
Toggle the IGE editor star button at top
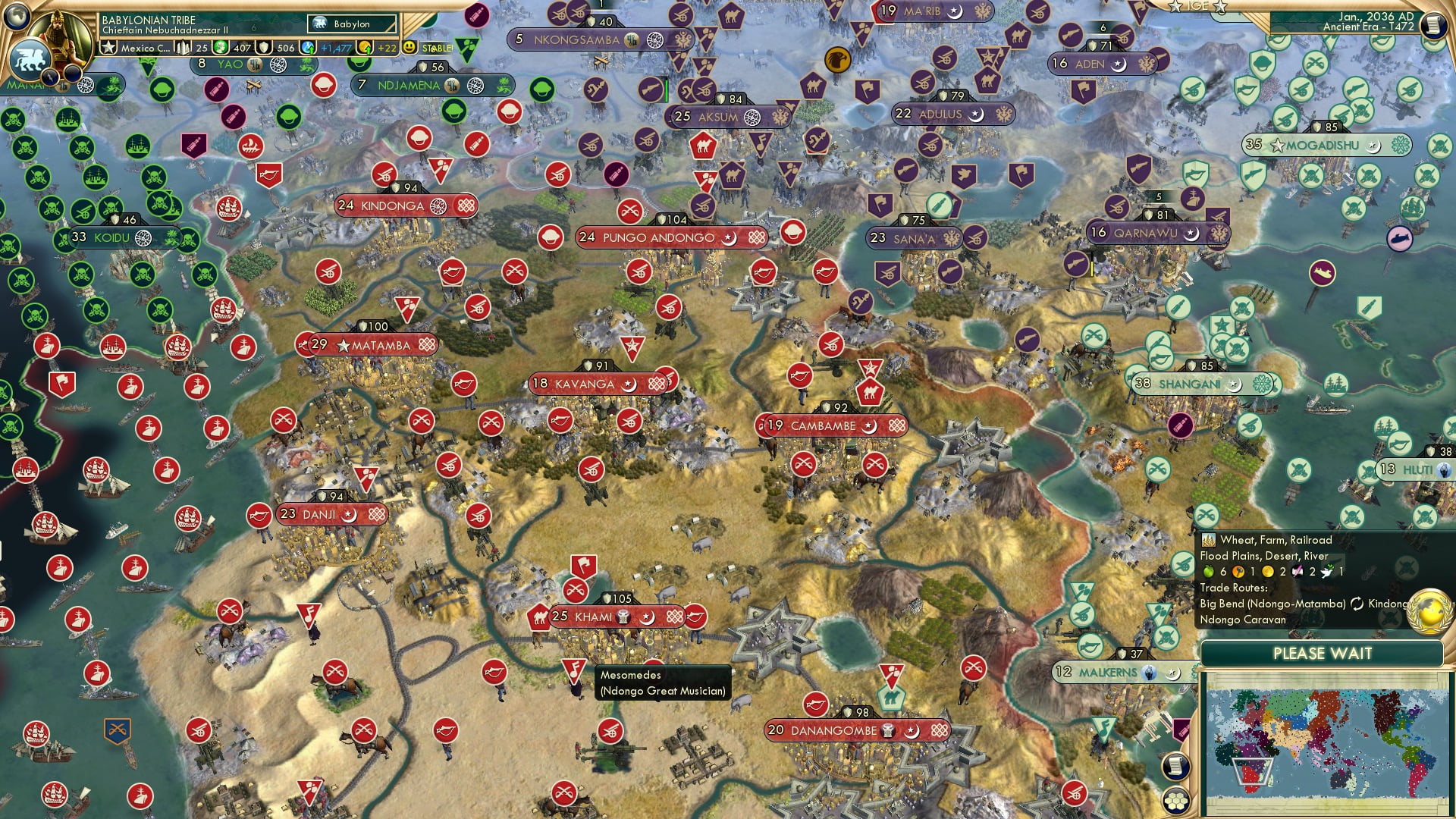(x=1220, y=7)
